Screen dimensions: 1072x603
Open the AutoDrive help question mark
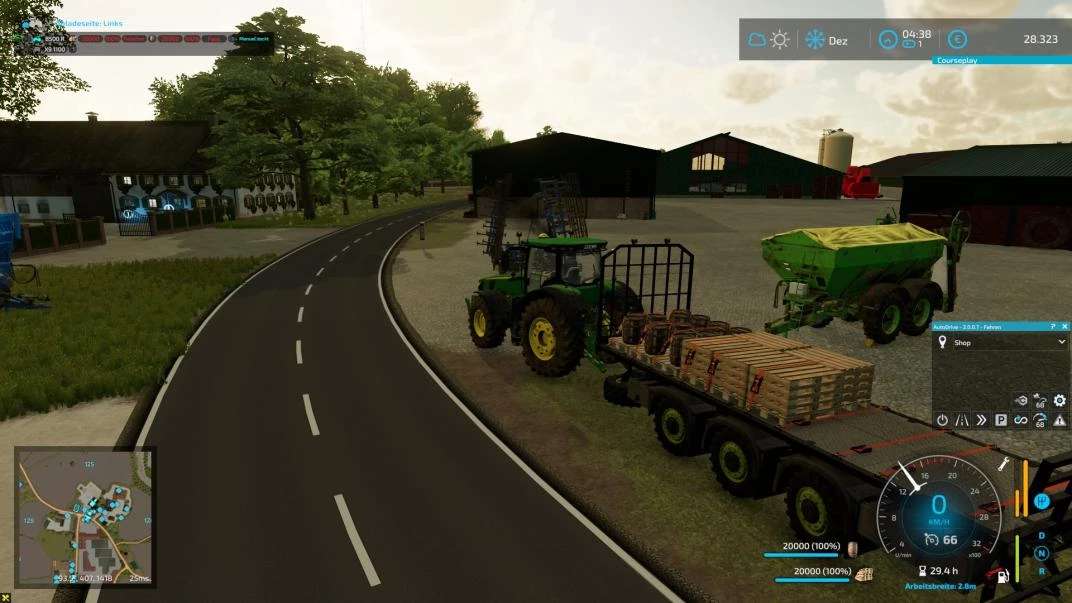[1052, 326]
